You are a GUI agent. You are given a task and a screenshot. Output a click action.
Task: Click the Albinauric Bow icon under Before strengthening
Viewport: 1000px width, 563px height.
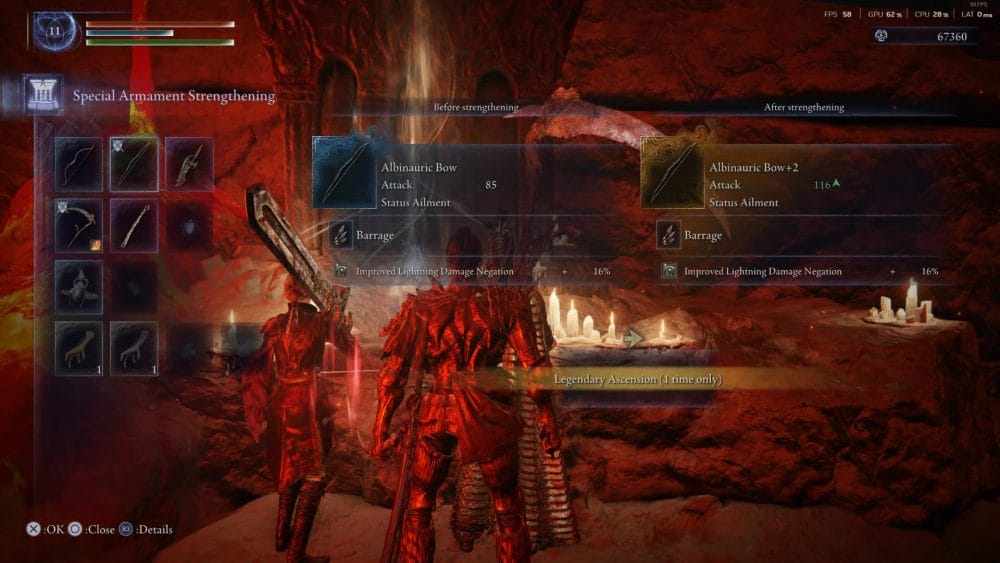(x=343, y=173)
